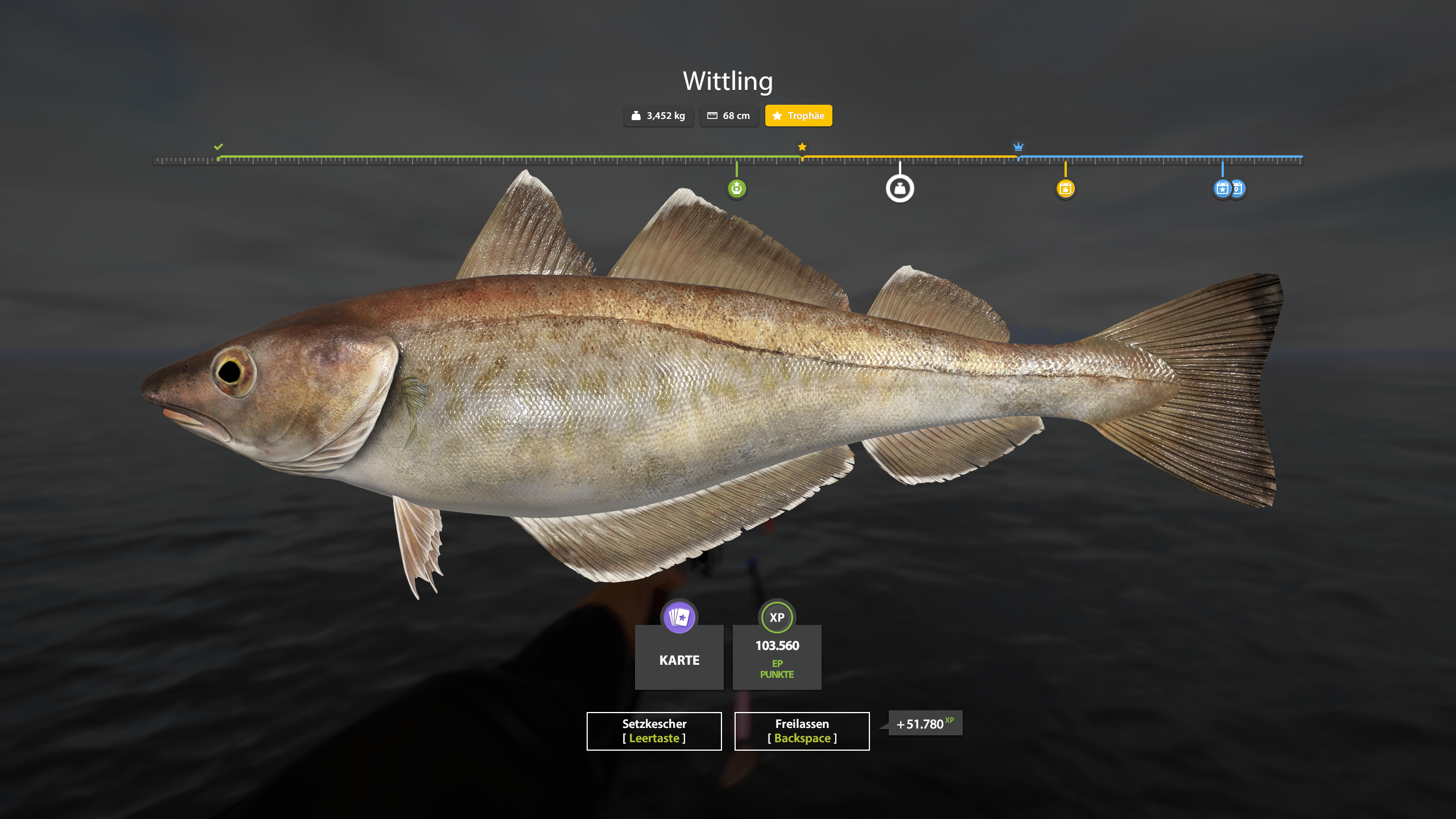This screenshot has width=1456, height=819.
Task: Click the white weight marker on the scale
Action: (x=900, y=188)
